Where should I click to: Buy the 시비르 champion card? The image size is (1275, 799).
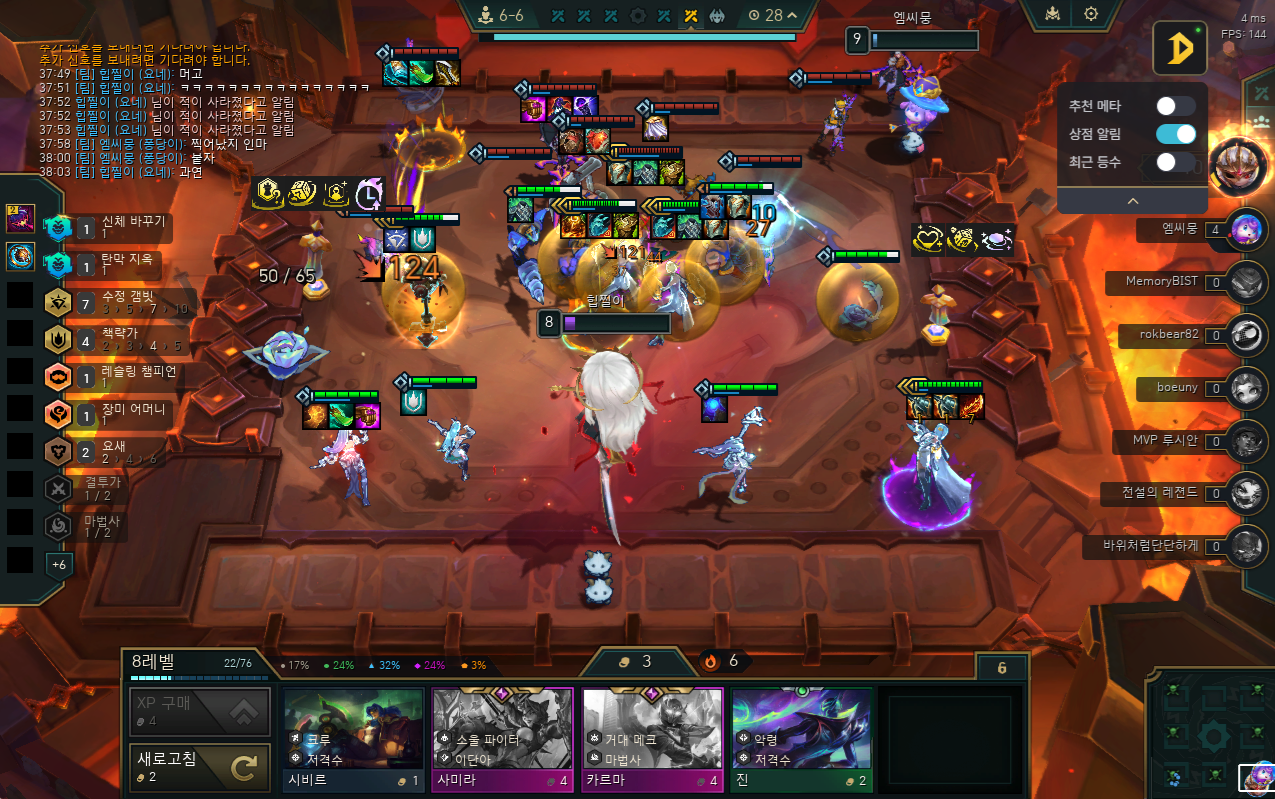point(353,739)
